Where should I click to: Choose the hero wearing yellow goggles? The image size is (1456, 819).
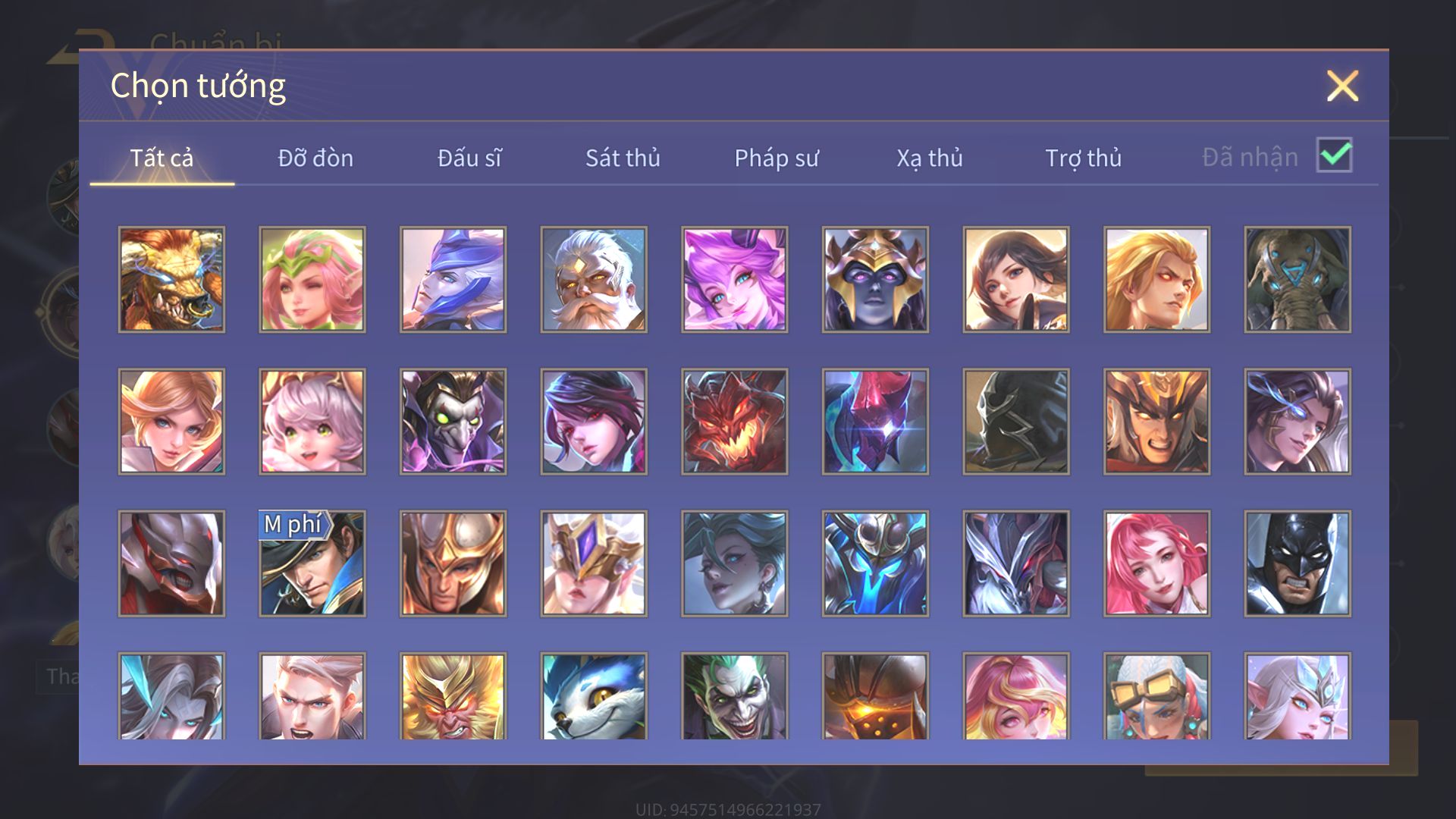[x=1156, y=698]
